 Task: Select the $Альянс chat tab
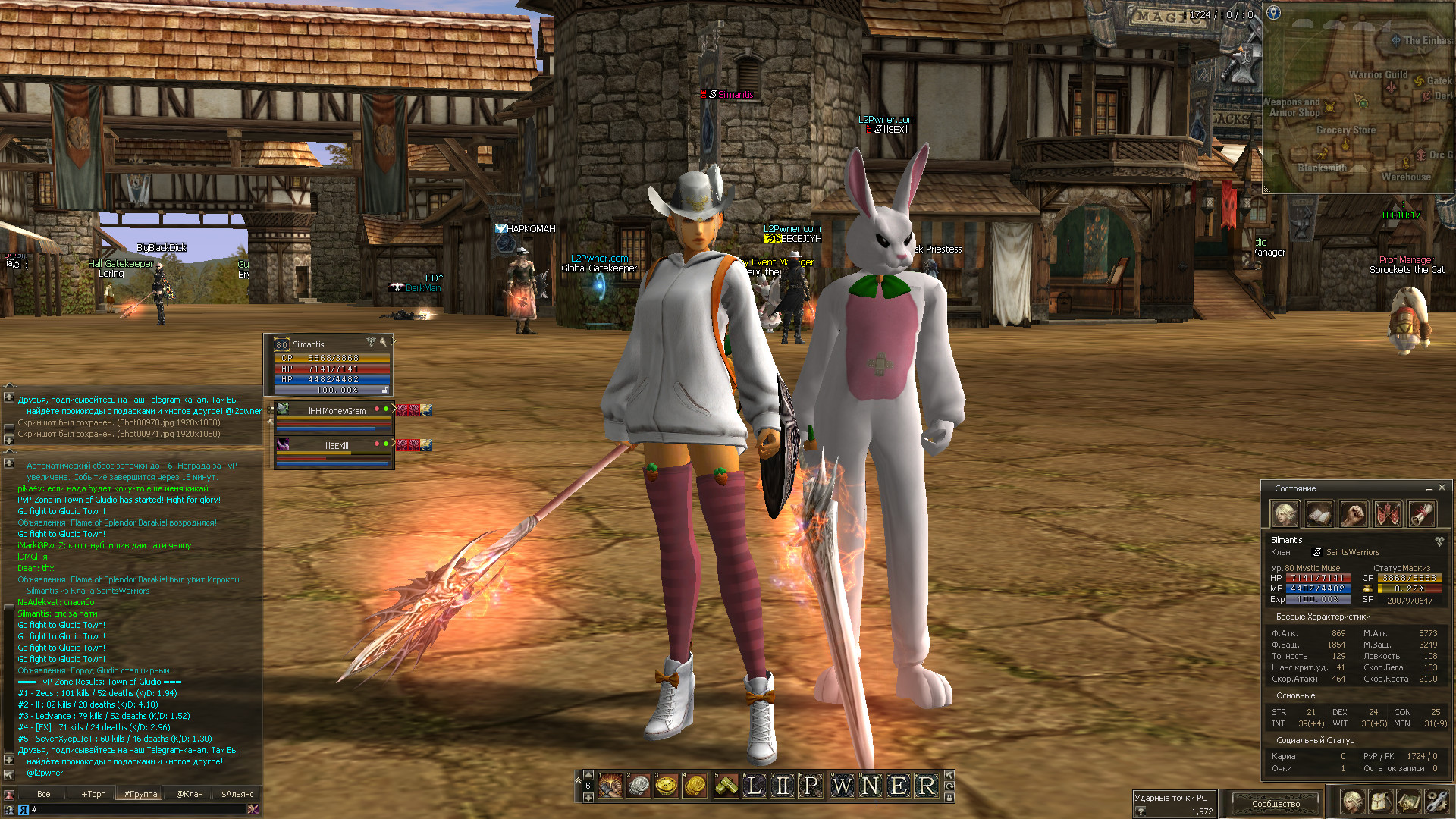click(237, 794)
